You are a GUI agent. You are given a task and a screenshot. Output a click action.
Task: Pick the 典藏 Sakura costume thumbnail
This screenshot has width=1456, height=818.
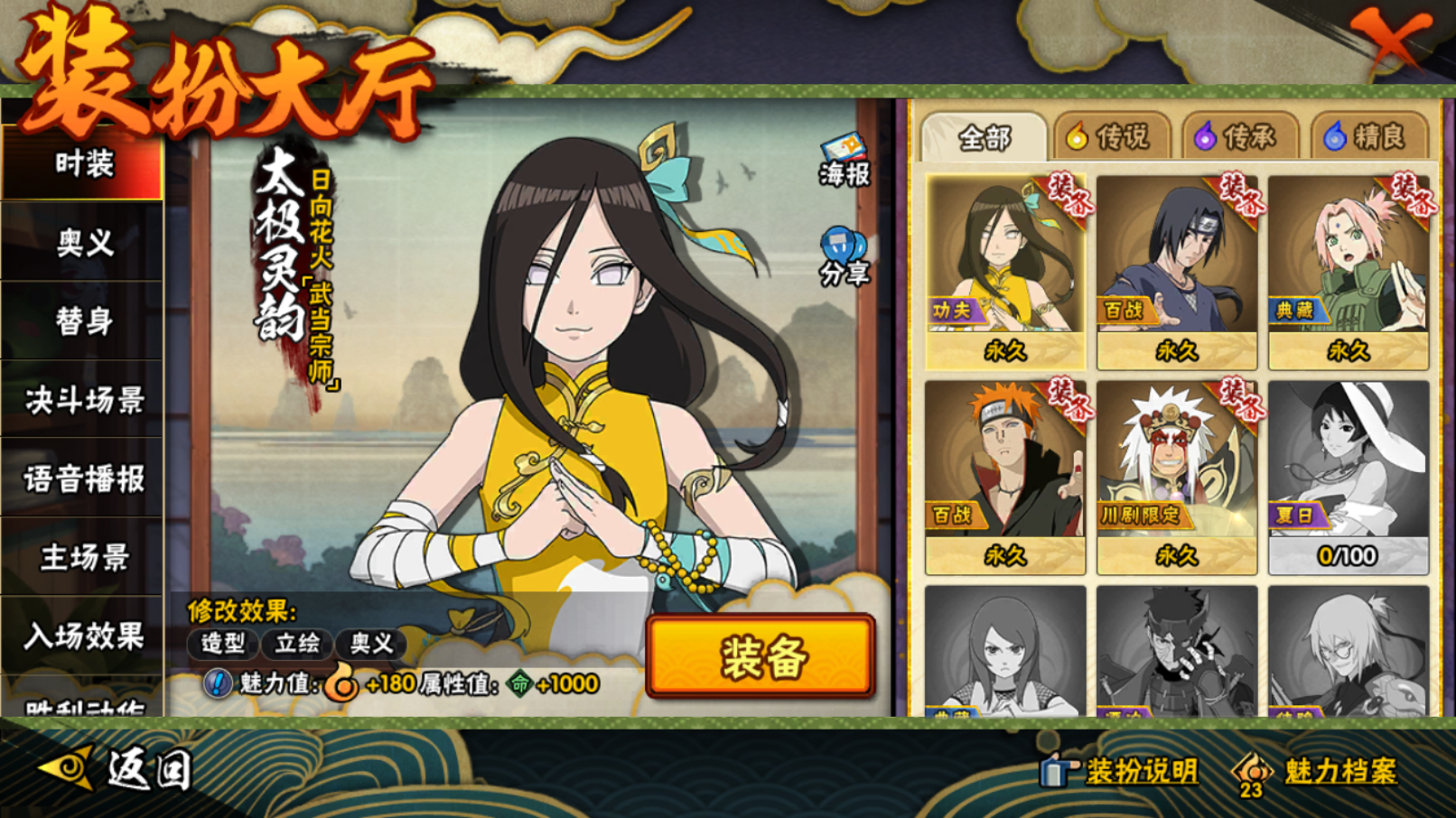click(1348, 271)
